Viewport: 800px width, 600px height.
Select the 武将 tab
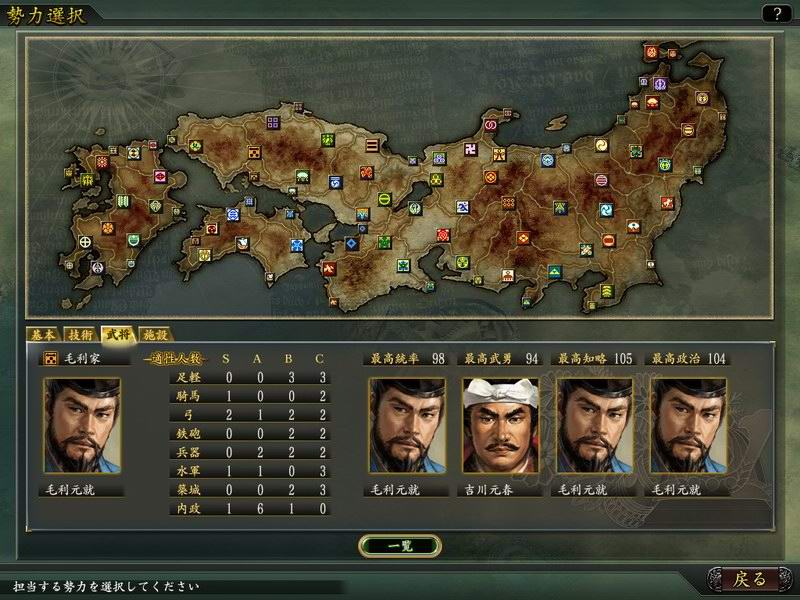click(x=118, y=335)
